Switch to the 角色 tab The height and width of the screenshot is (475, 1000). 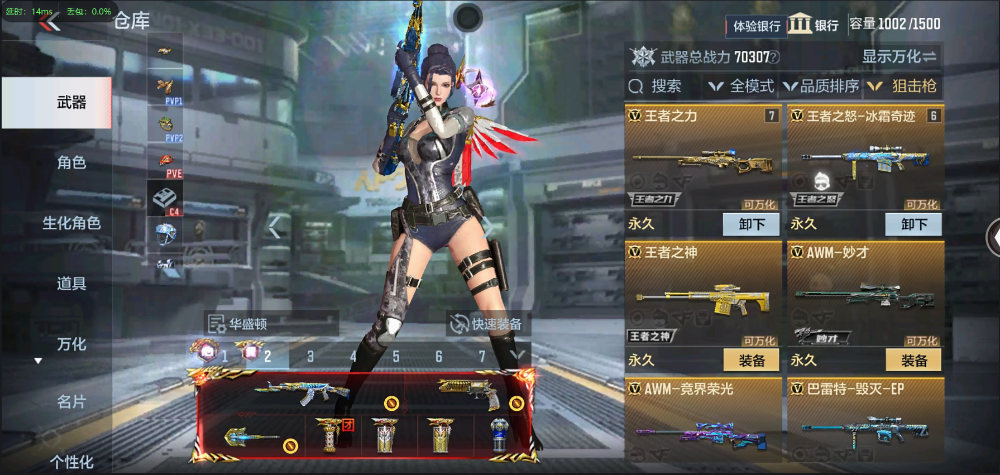(x=71, y=162)
